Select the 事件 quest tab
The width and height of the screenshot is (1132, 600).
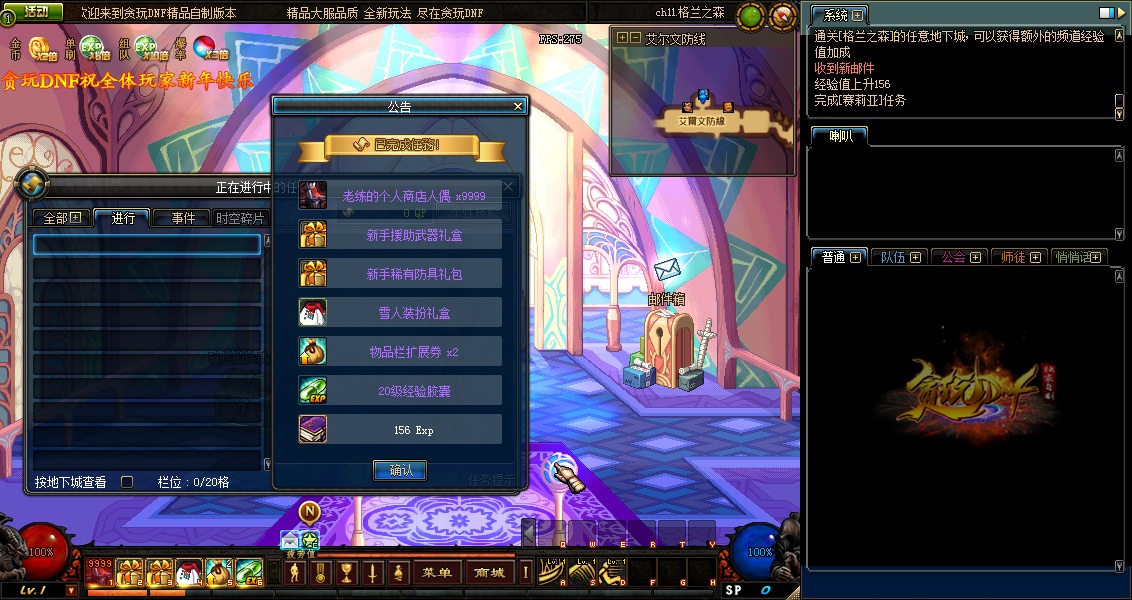tap(181, 218)
